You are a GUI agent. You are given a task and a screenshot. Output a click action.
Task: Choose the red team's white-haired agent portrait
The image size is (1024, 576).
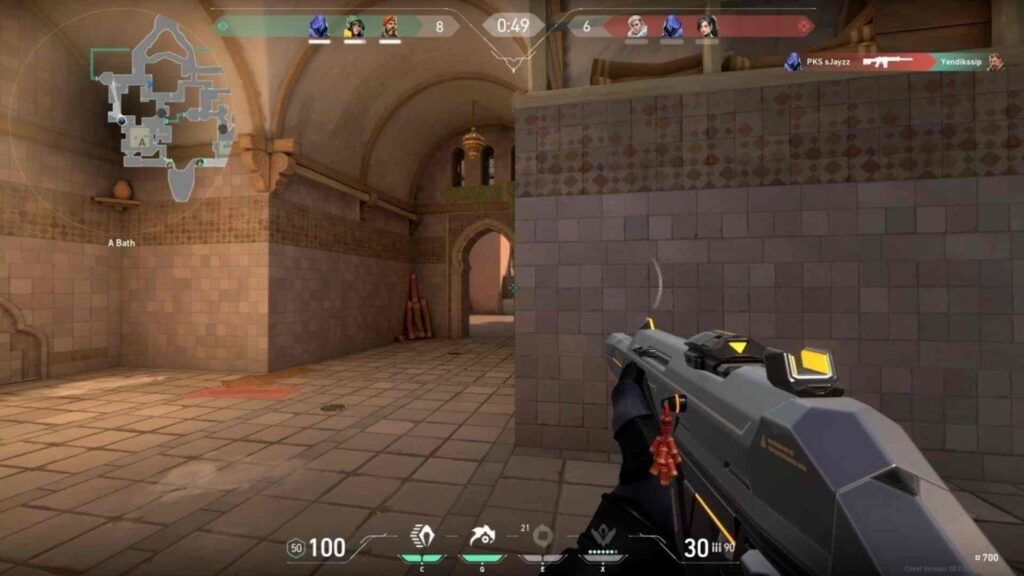pyautogui.click(x=637, y=27)
